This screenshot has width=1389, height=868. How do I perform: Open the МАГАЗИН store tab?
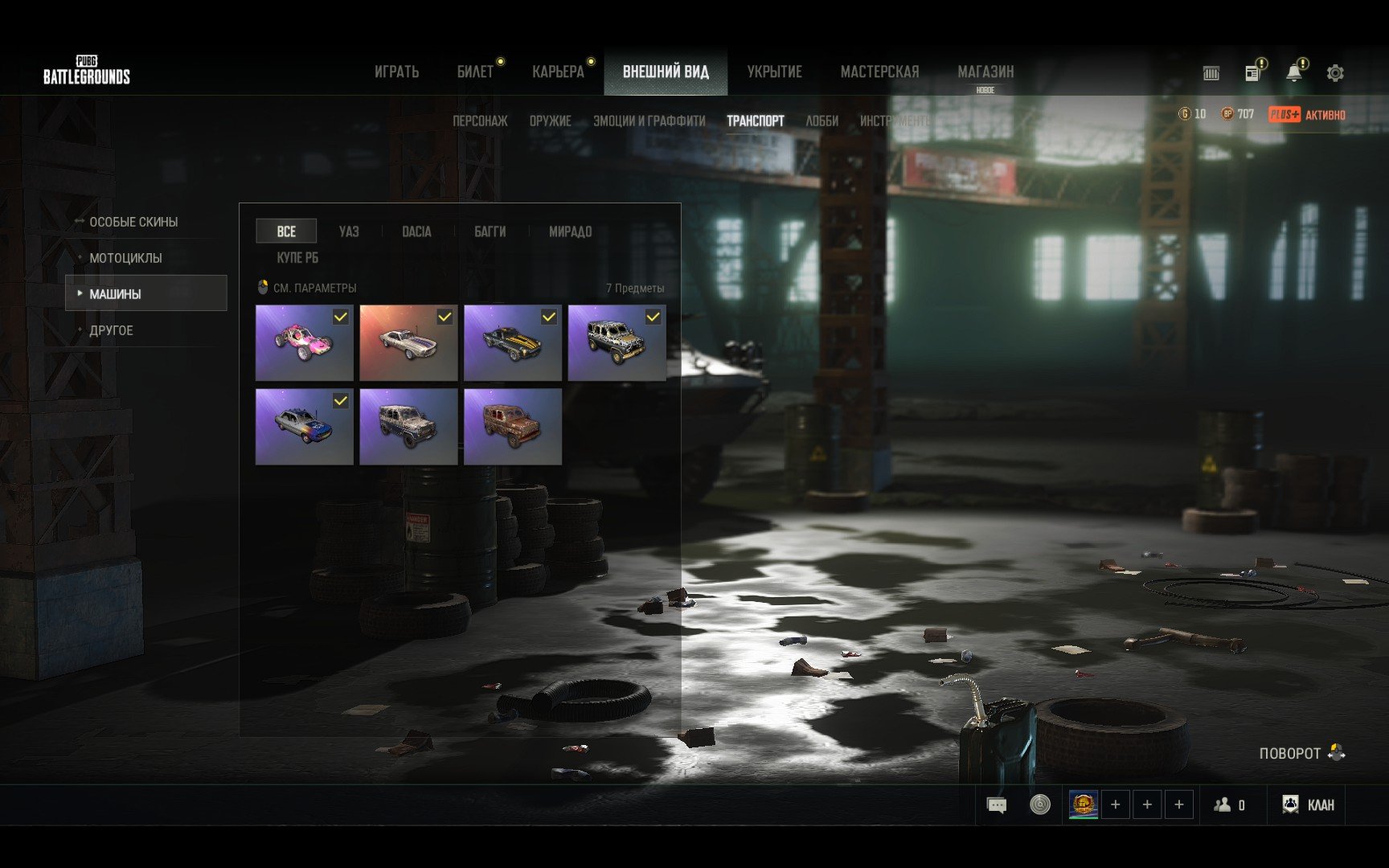[985, 72]
